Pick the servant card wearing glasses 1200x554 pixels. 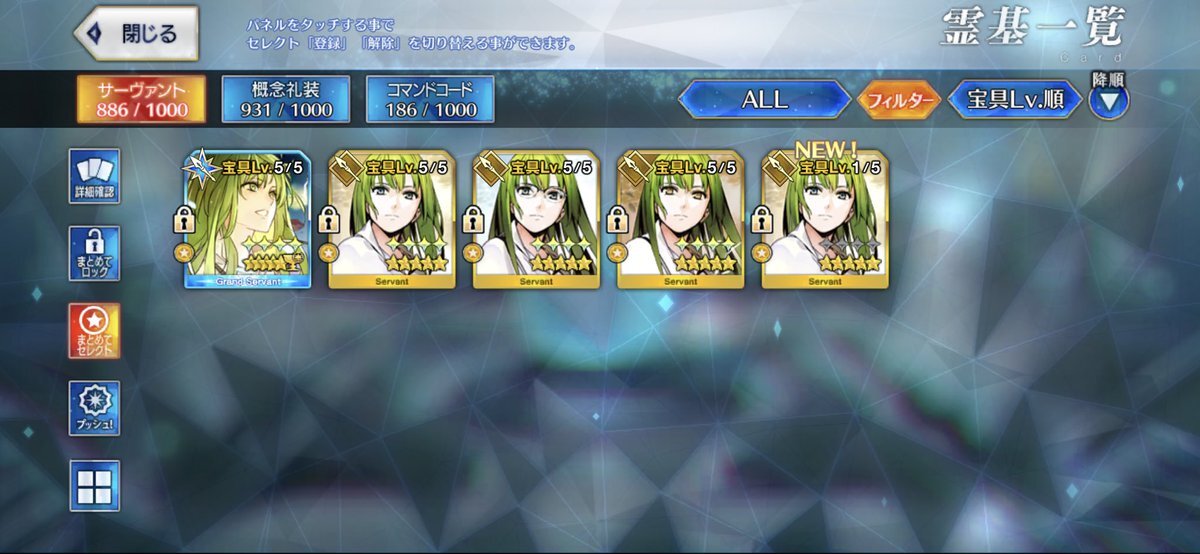click(x=536, y=222)
